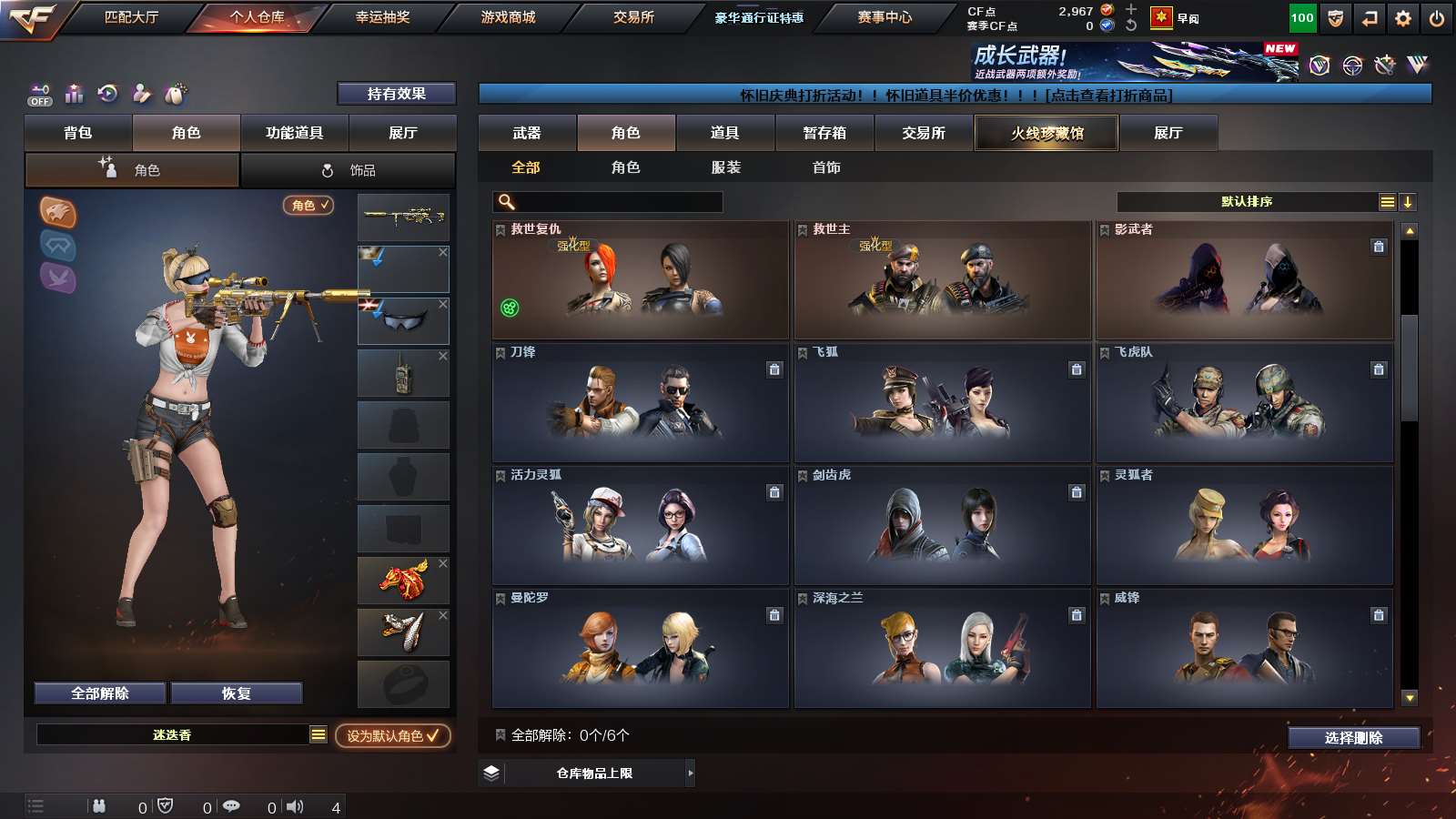Image resolution: width=1456 pixels, height=819 pixels.
Task: Switch to the 武器 weapons tab
Action: point(527,133)
